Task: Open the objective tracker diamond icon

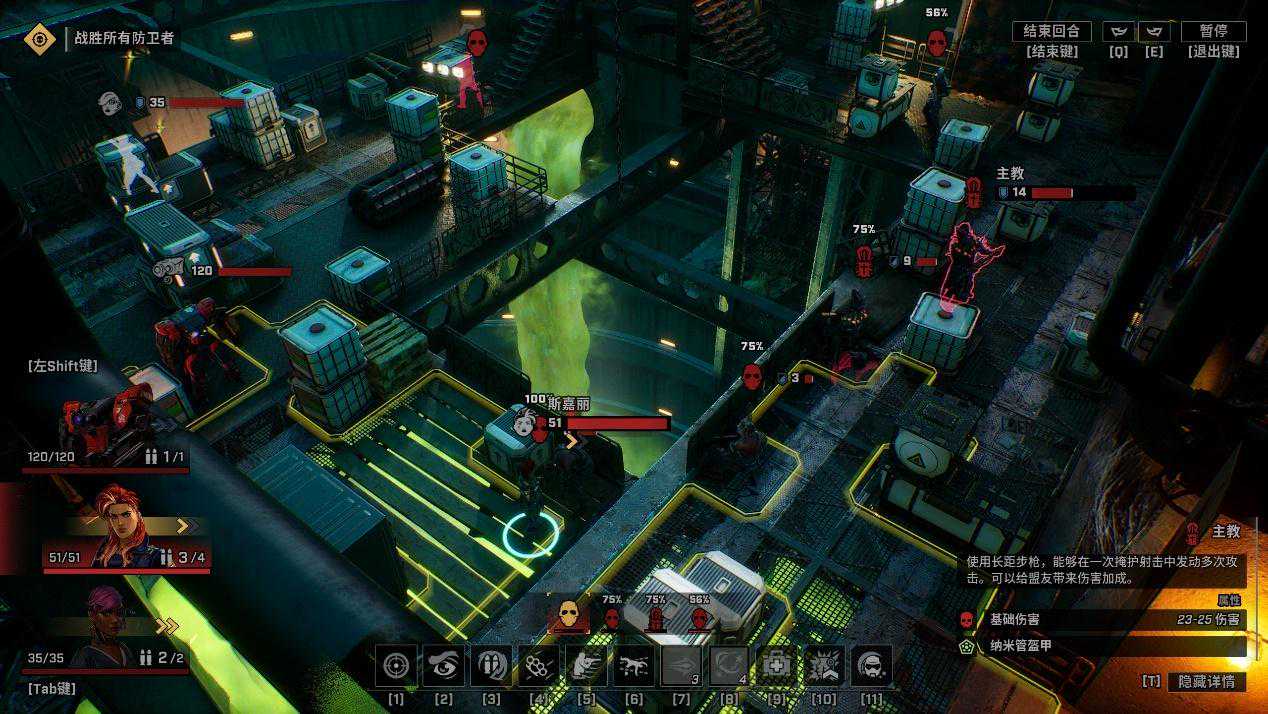Action: click(40, 39)
